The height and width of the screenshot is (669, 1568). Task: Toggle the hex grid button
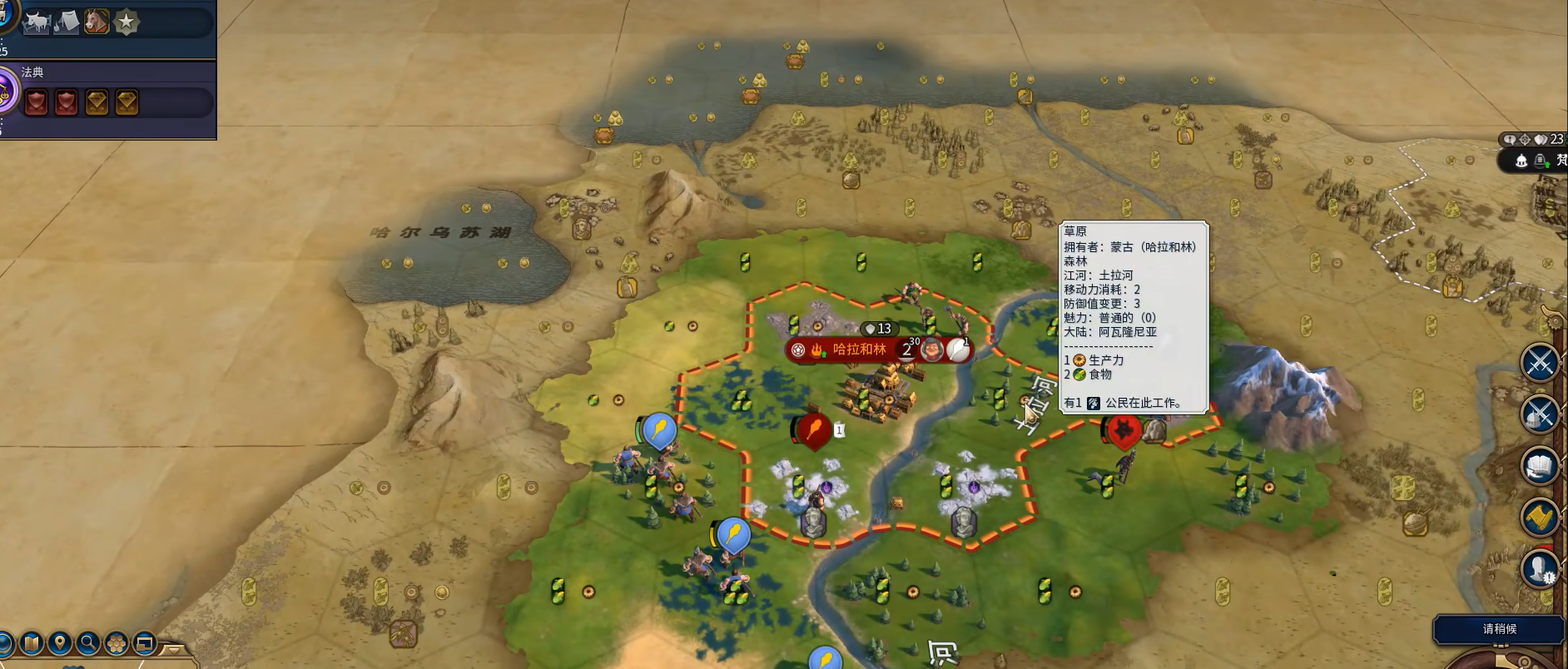(x=117, y=643)
